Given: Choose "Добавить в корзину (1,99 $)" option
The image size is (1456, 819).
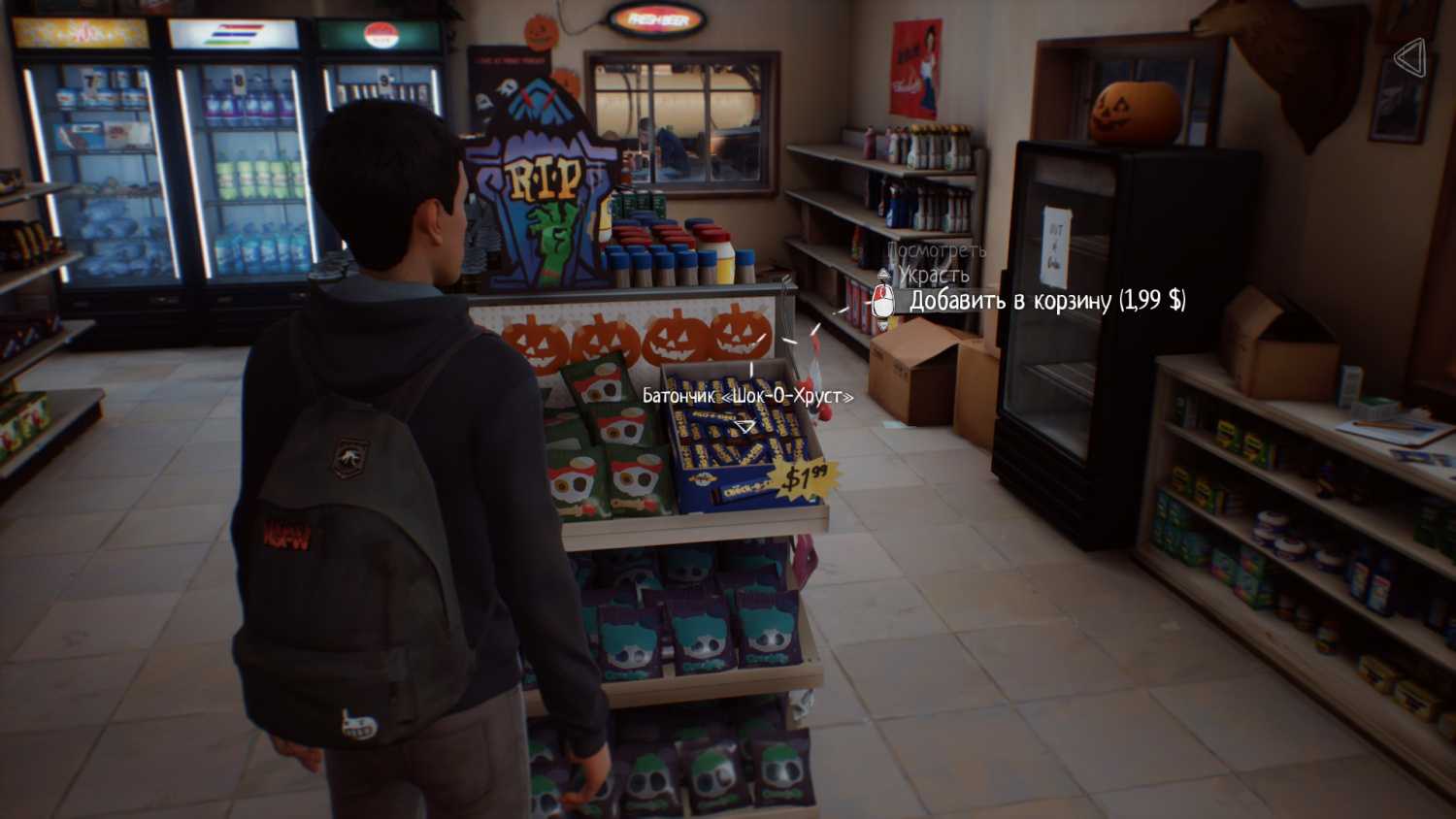Looking at the screenshot, I should tap(1046, 301).
